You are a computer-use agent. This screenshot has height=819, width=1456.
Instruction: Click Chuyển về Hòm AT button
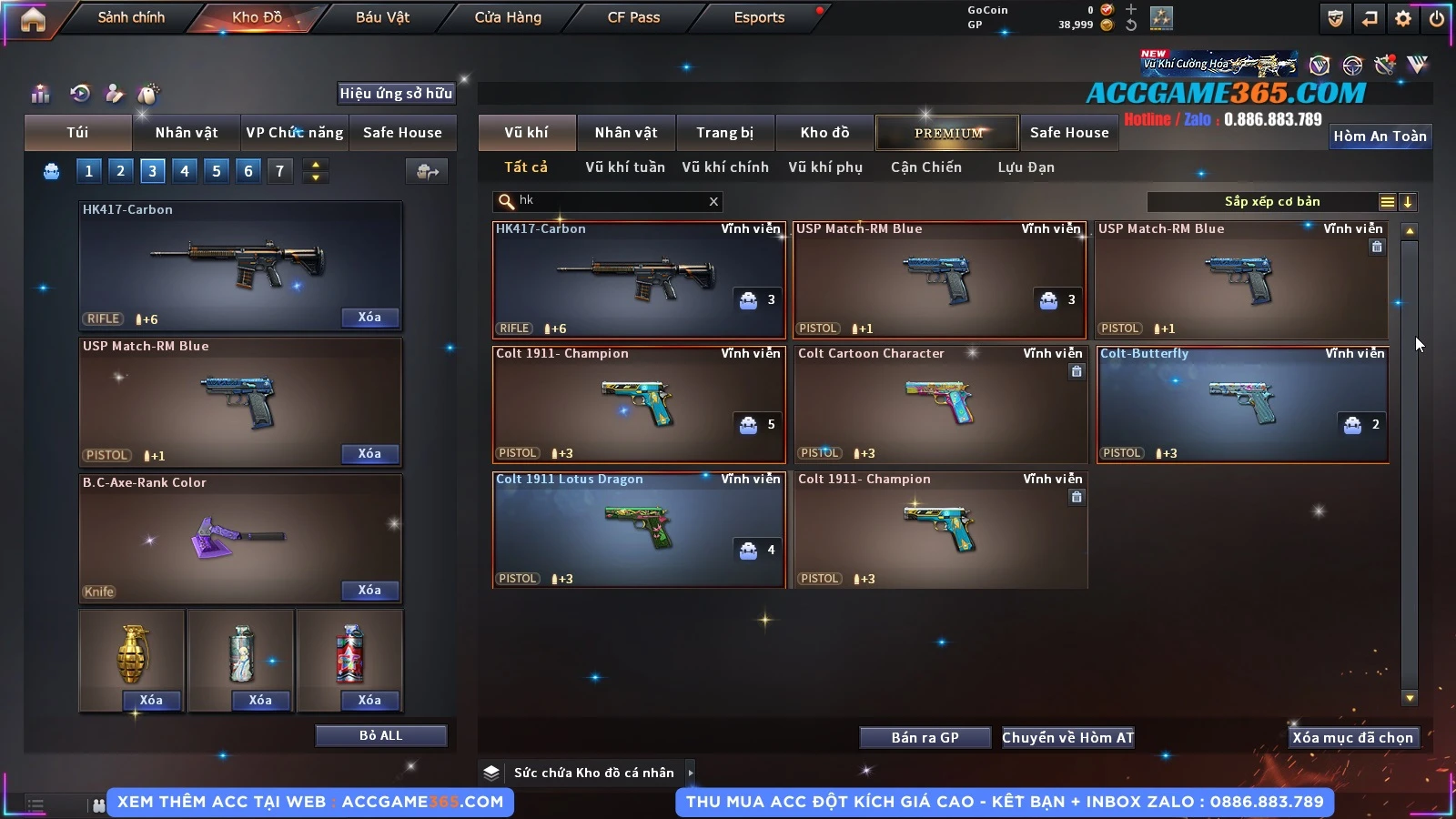pos(1067,738)
